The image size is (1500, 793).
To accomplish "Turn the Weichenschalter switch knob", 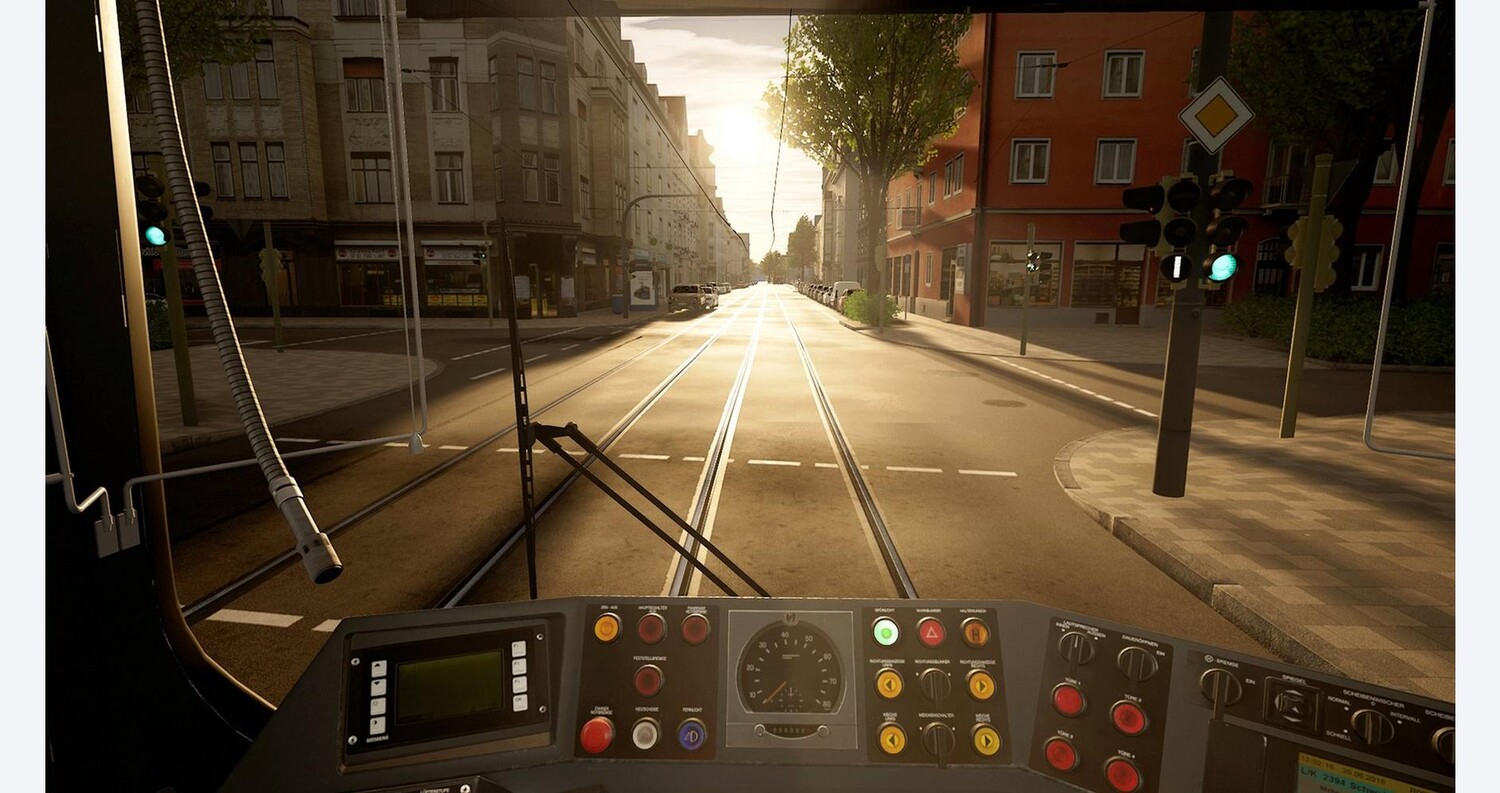I will (x=937, y=739).
